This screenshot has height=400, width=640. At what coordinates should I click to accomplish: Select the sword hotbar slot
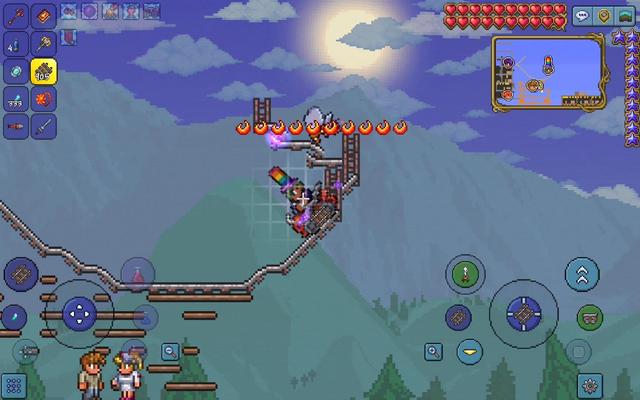43,127
